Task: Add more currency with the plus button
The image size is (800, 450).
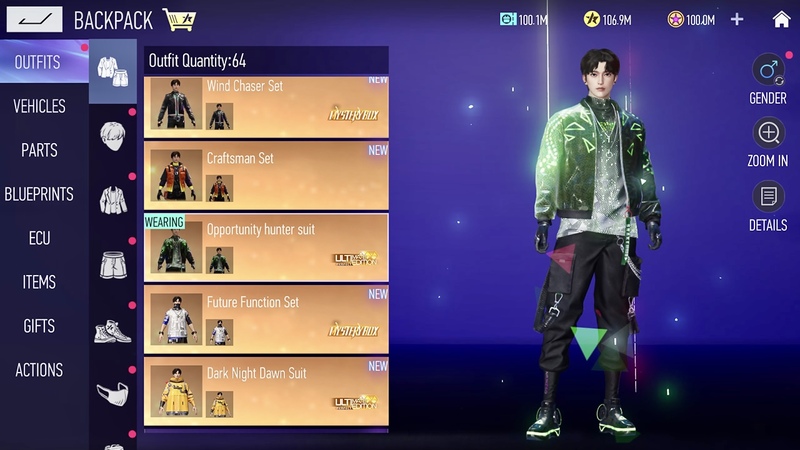Action: click(737, 19)
